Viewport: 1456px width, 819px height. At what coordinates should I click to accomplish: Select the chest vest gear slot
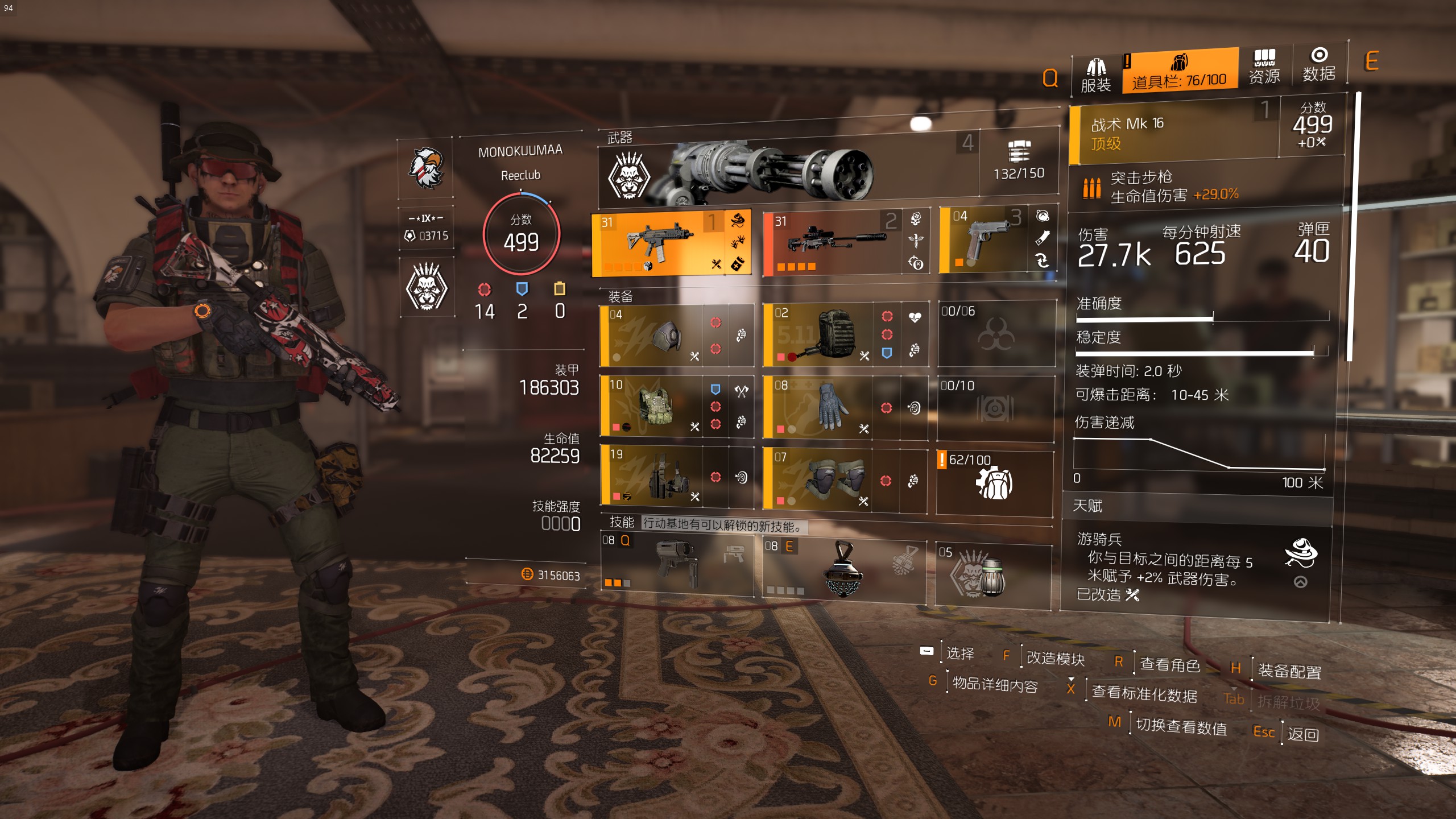tap(659, 406)
